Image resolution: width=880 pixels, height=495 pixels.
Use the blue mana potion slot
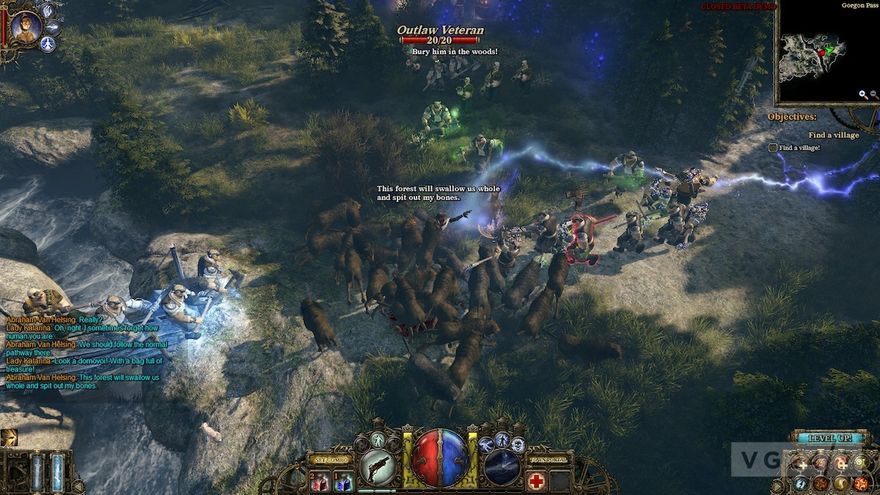[344, 482]
